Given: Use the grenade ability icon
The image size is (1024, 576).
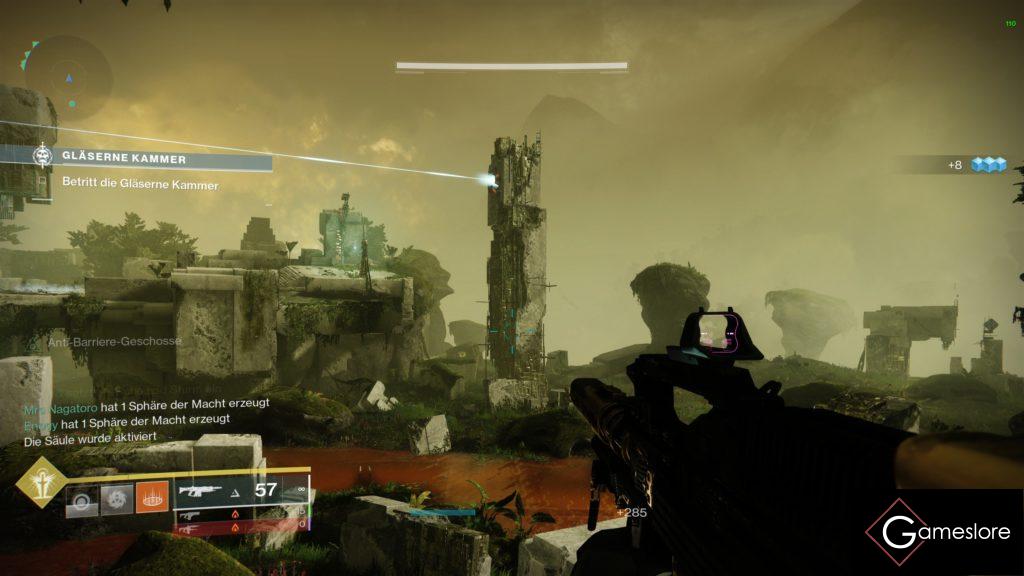Looking at the screenshot, I should (x=82, y=497).
